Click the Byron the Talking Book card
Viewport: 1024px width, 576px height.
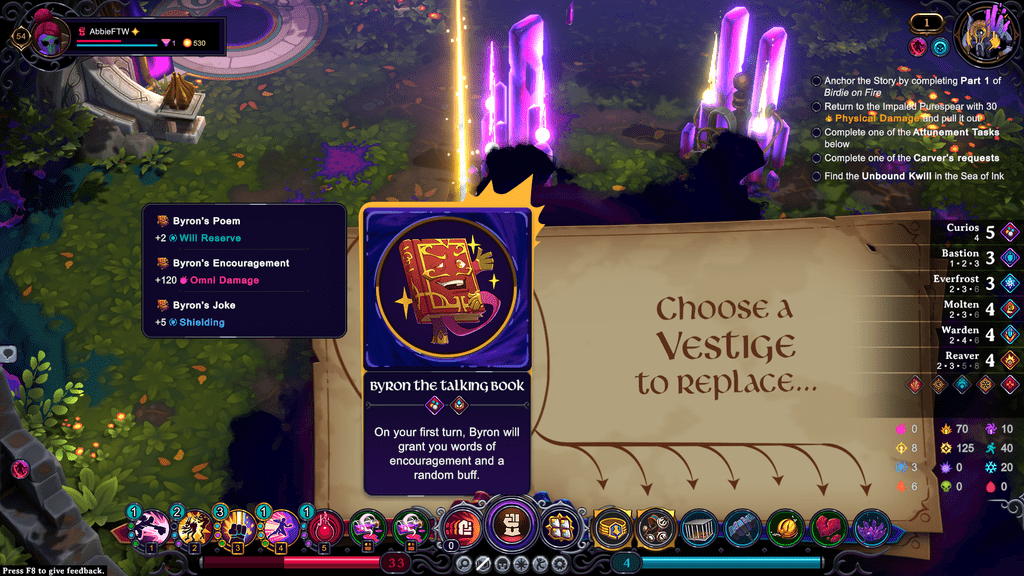tap(447, 348)
